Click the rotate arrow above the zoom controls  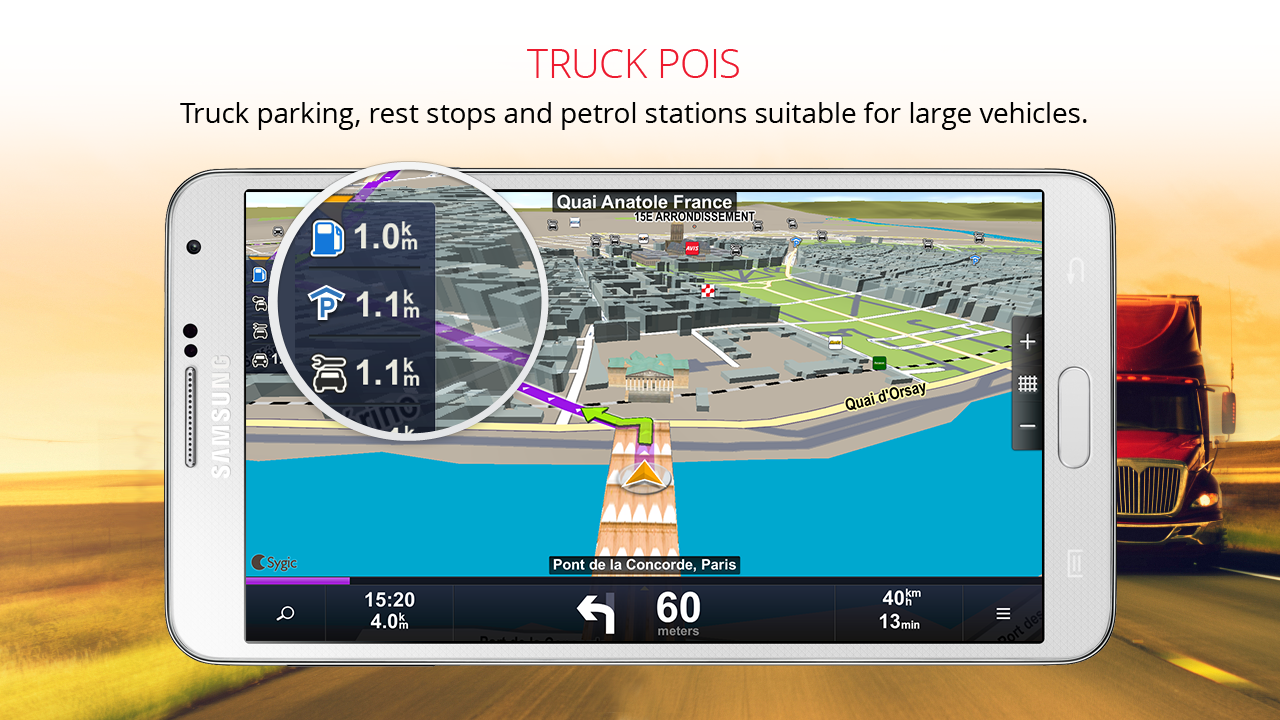click(1076, 270)
